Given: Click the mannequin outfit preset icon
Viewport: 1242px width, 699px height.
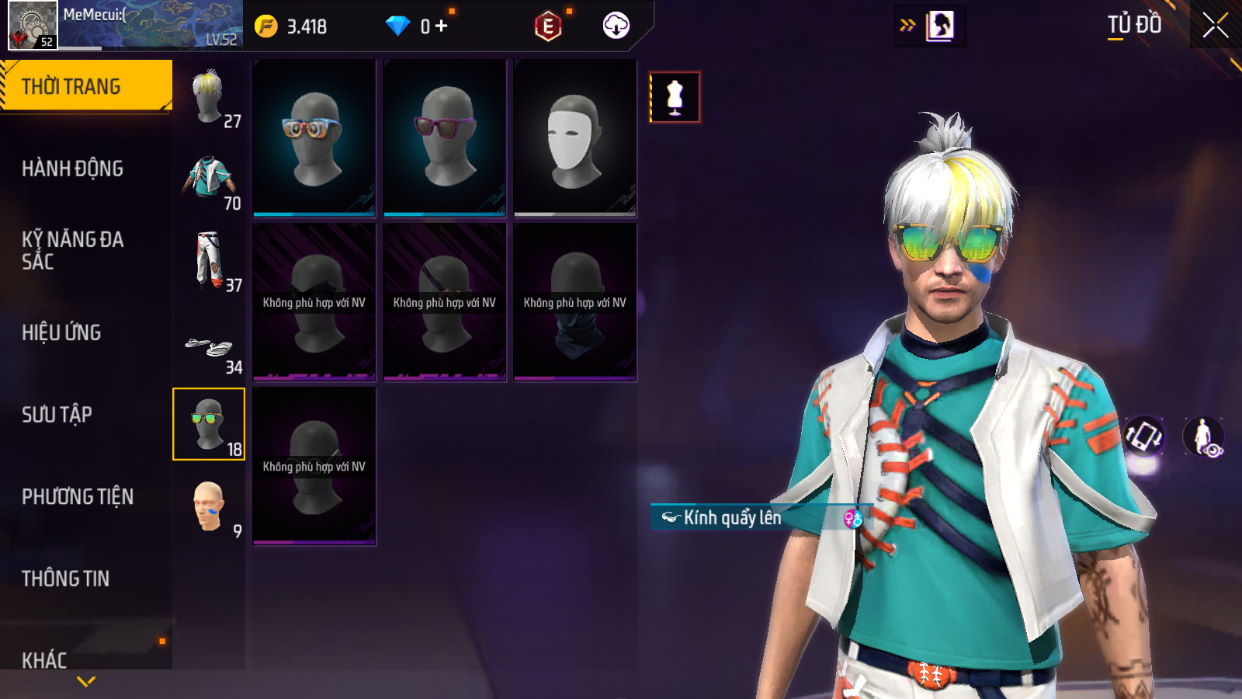Looking at the screenshot, I should tap(675, 97).
